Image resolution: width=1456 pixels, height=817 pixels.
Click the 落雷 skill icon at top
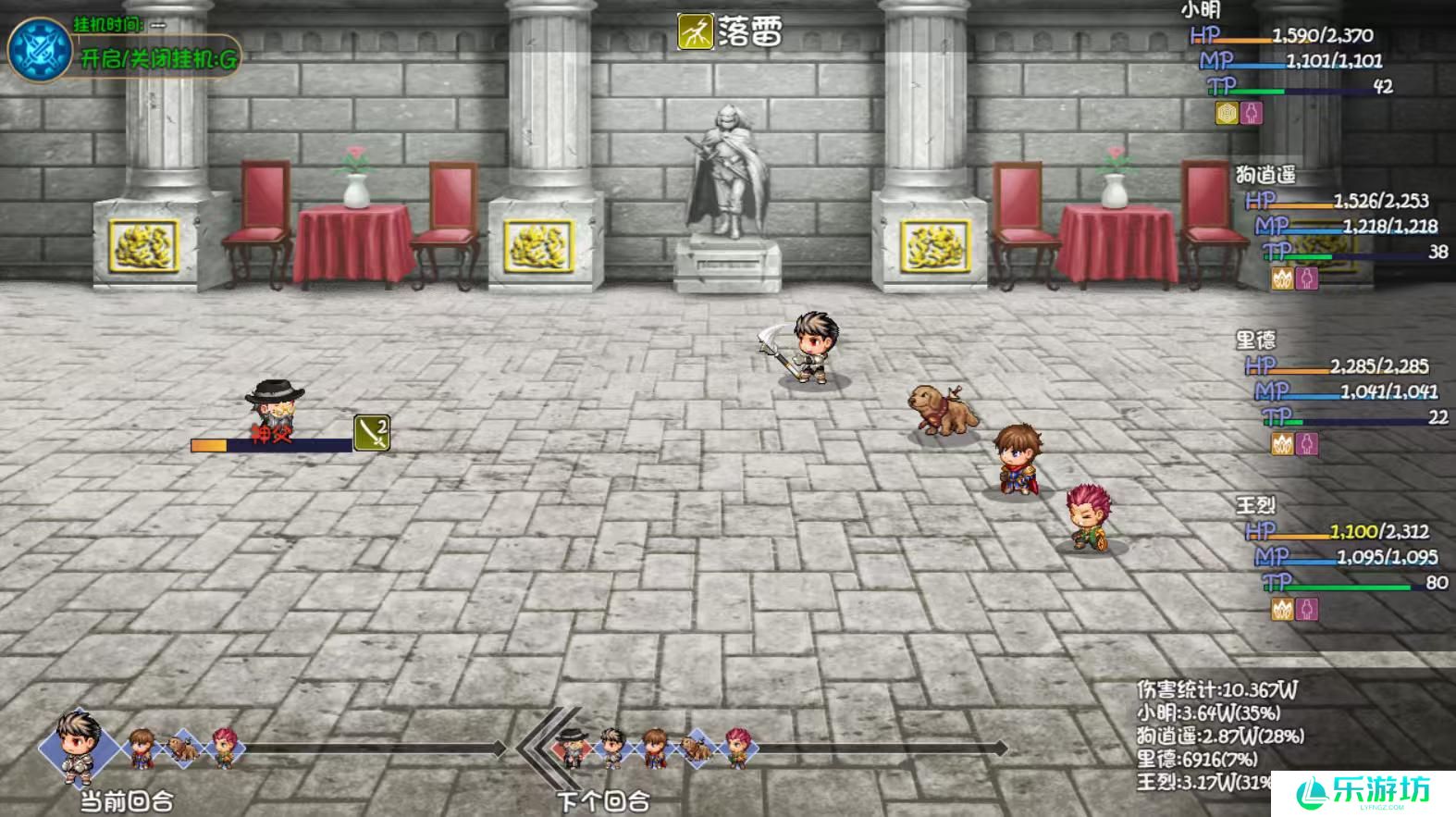point(695,31)
